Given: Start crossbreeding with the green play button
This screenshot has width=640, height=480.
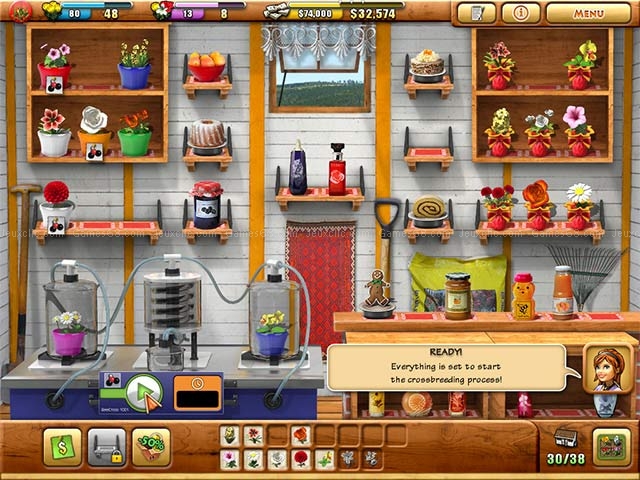Looking at the screenshot, I should click(x=145, y=392).
